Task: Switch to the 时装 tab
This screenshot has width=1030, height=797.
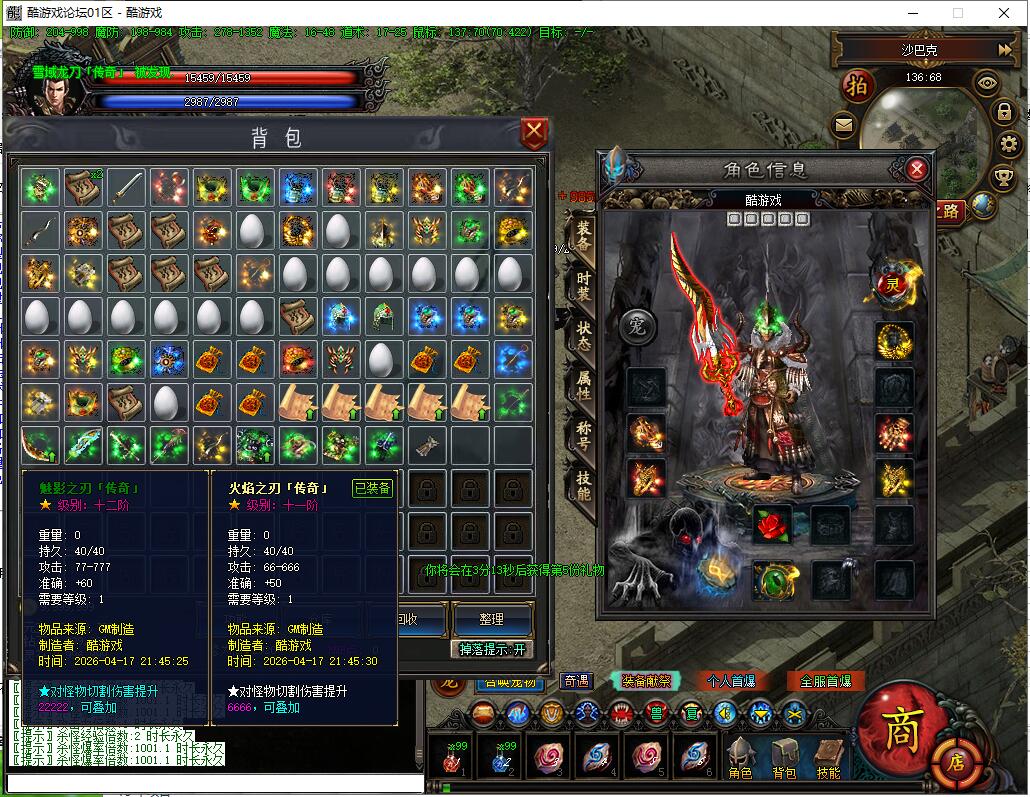Action: coord(582,286)
